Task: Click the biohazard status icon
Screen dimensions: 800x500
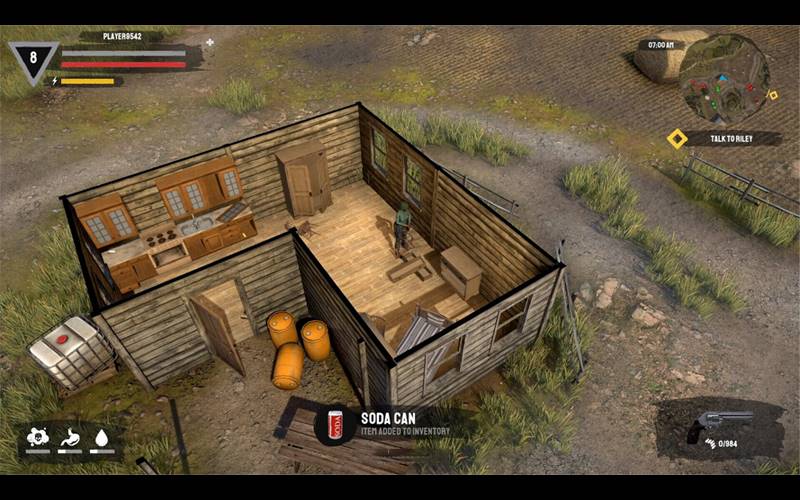Action: [38, 436]
